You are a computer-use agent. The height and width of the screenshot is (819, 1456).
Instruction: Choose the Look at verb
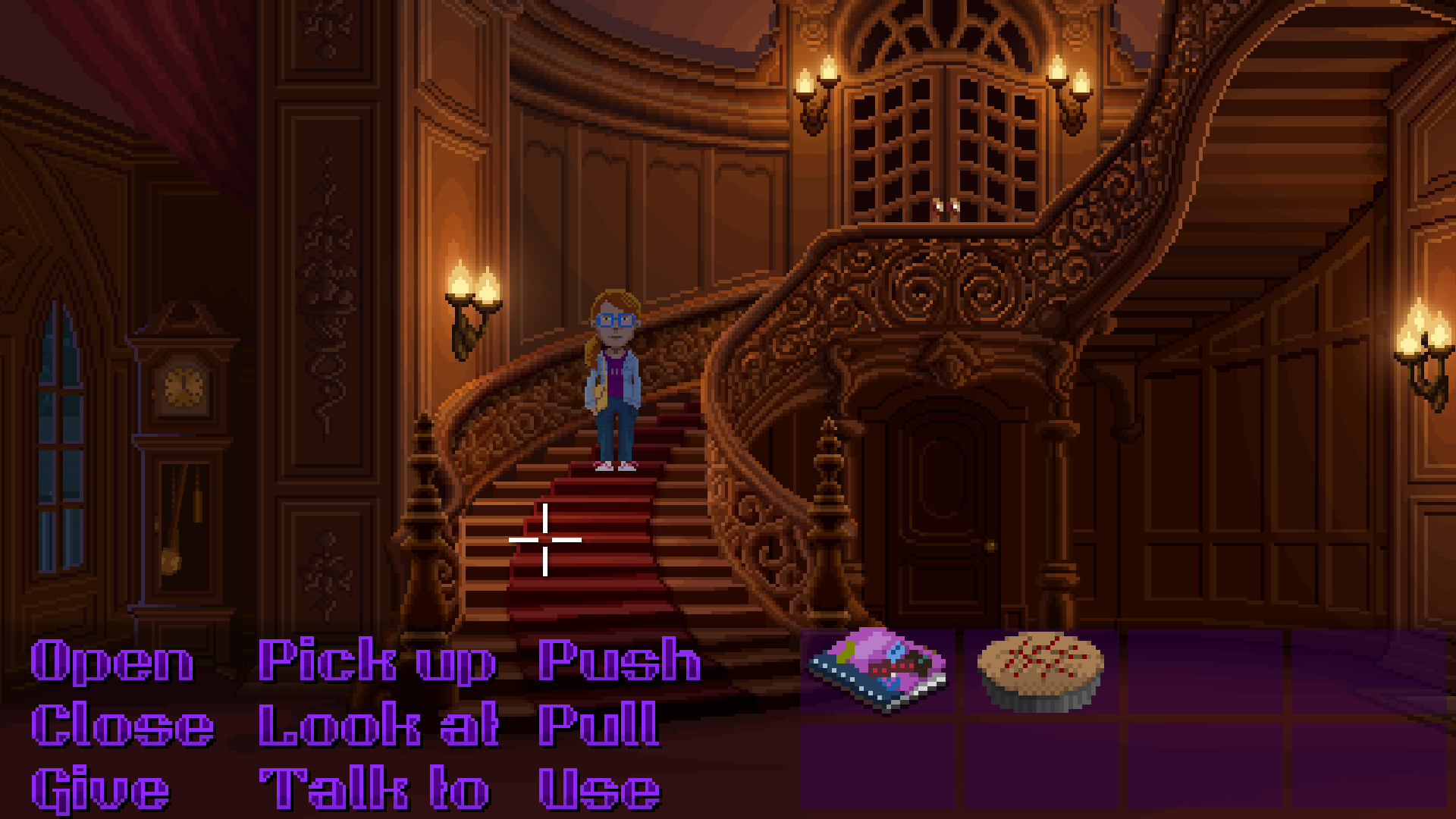(x=379, y=728)
